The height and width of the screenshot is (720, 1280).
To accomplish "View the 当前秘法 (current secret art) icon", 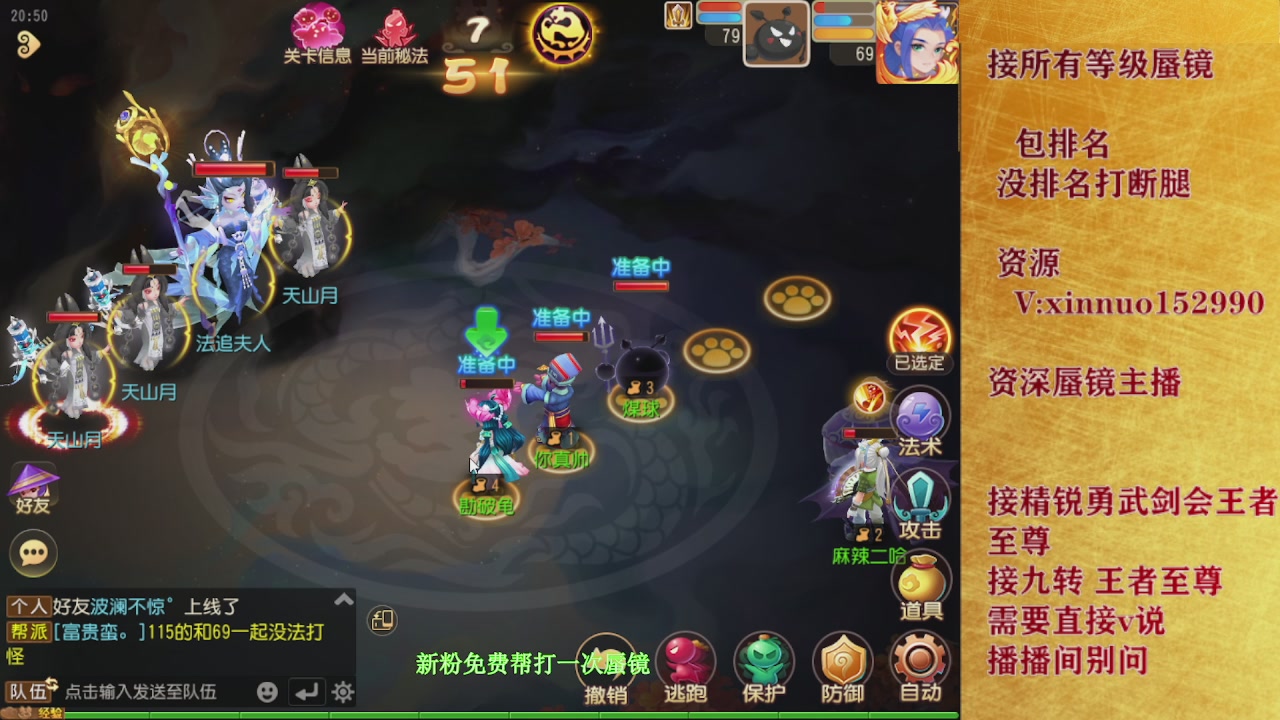I will click(398, 25).
